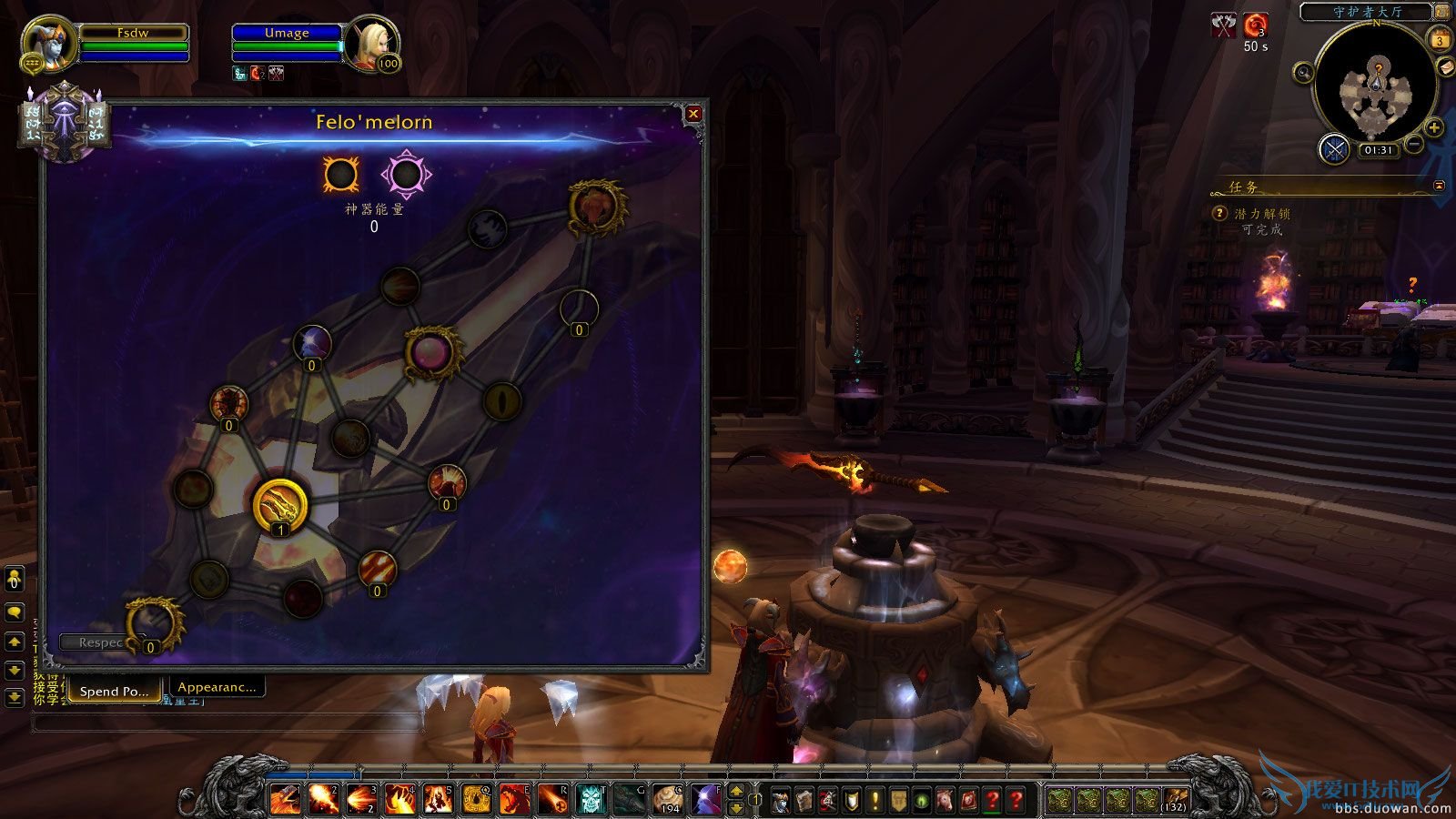Click the PvP crossed-swords icon below the minimap

tap(1334, 149)
